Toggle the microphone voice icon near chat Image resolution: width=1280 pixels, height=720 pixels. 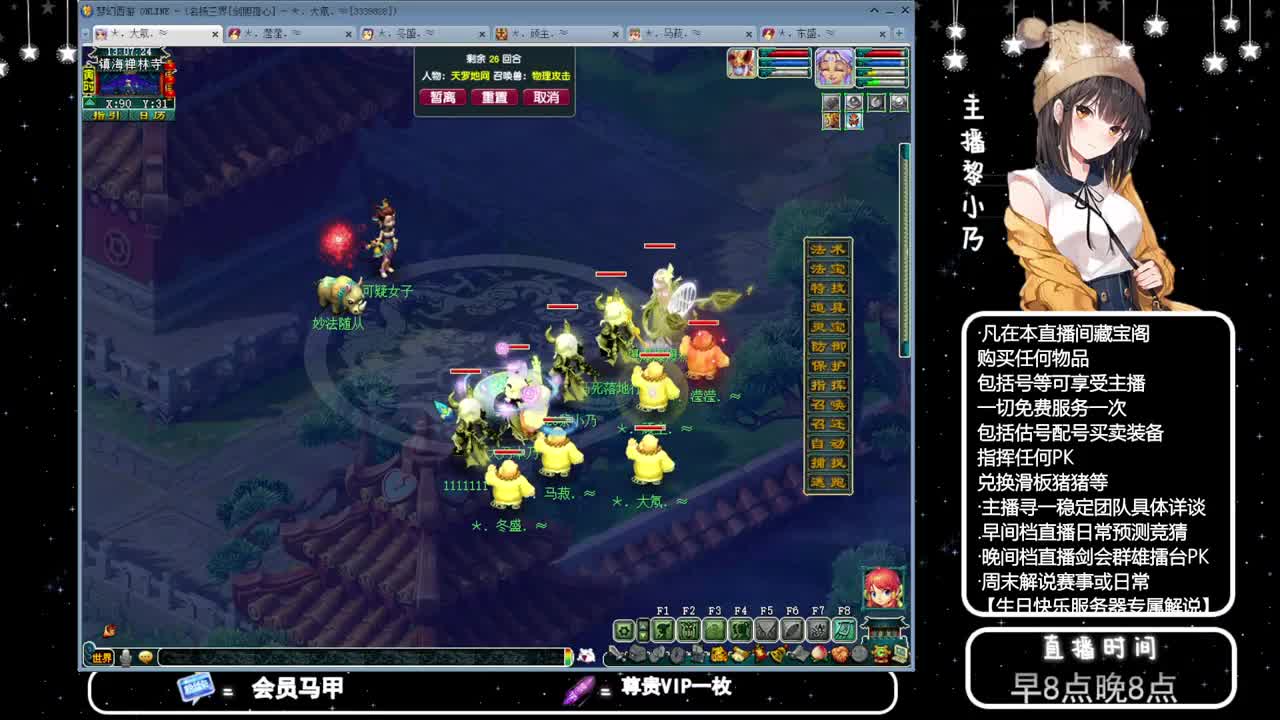coord(125,657)
